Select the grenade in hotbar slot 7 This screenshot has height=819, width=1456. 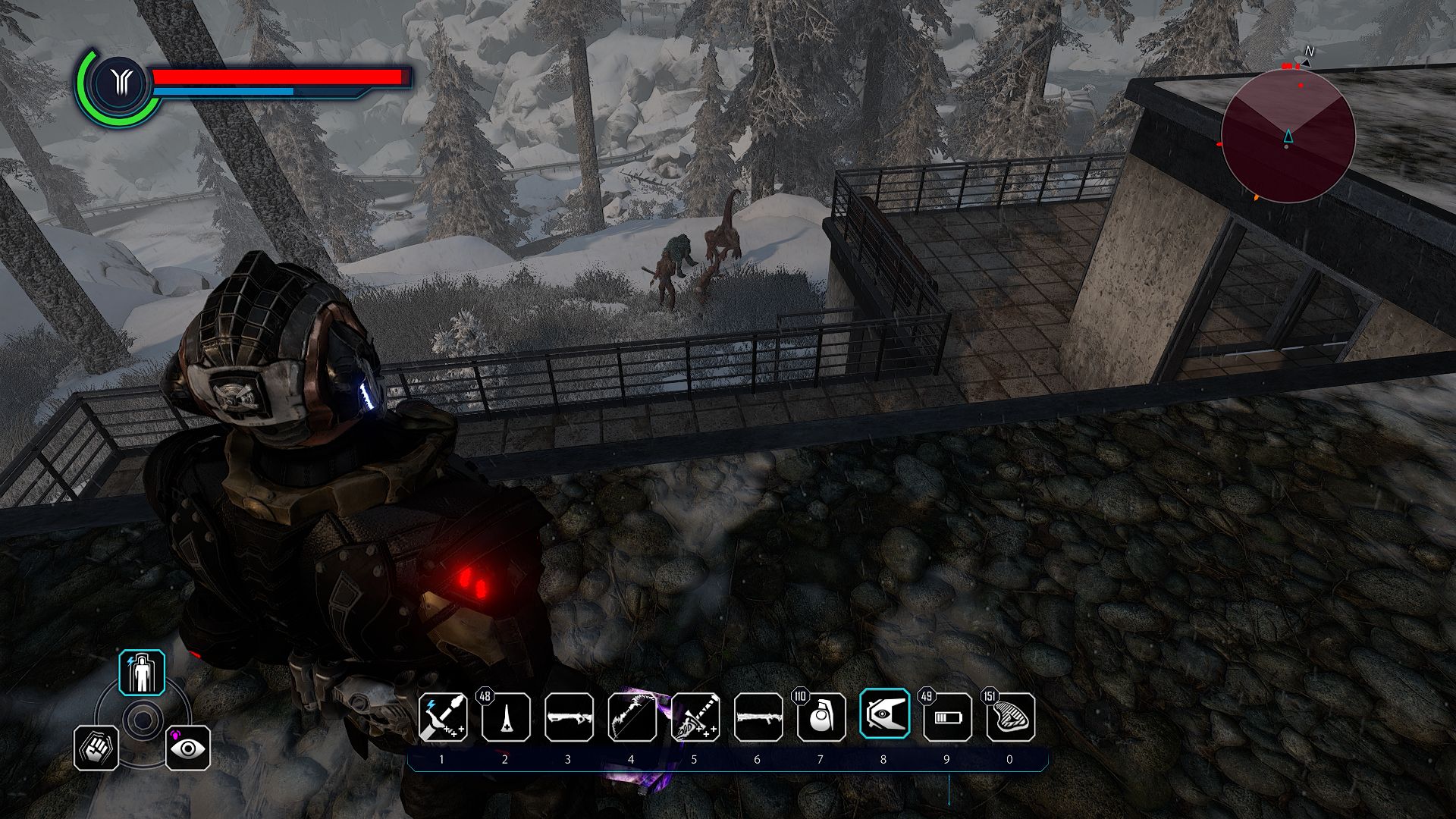(x=821, y=719)
